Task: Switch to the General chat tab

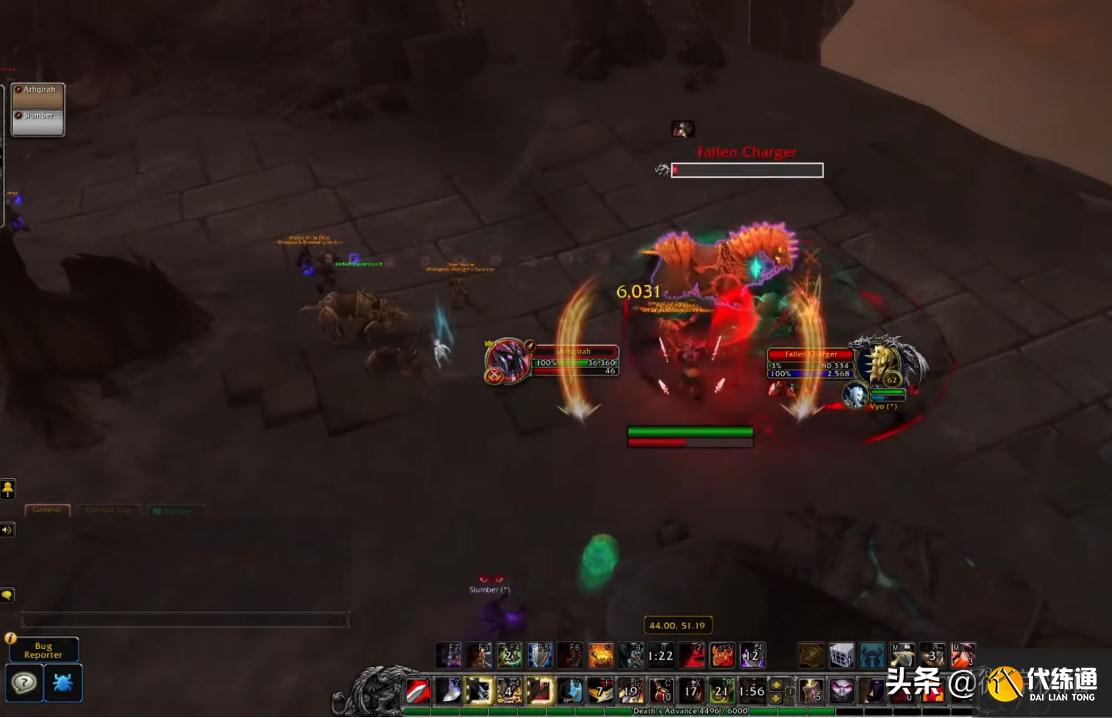Action: 47,510
